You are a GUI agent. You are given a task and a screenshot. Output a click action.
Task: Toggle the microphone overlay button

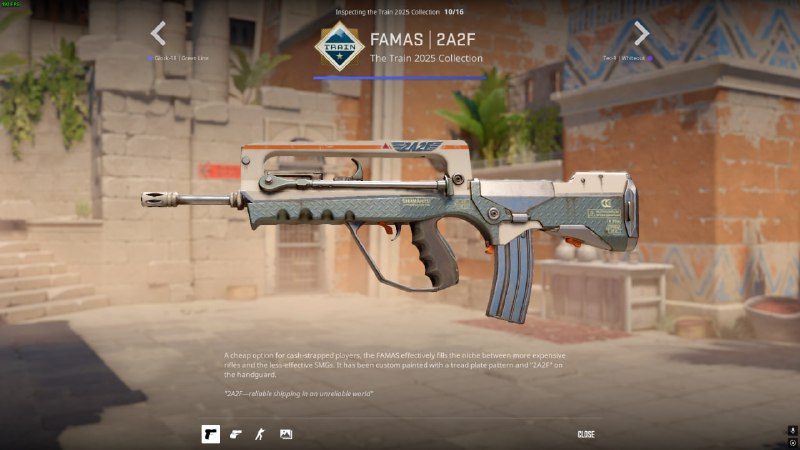(x=791, y=431)
